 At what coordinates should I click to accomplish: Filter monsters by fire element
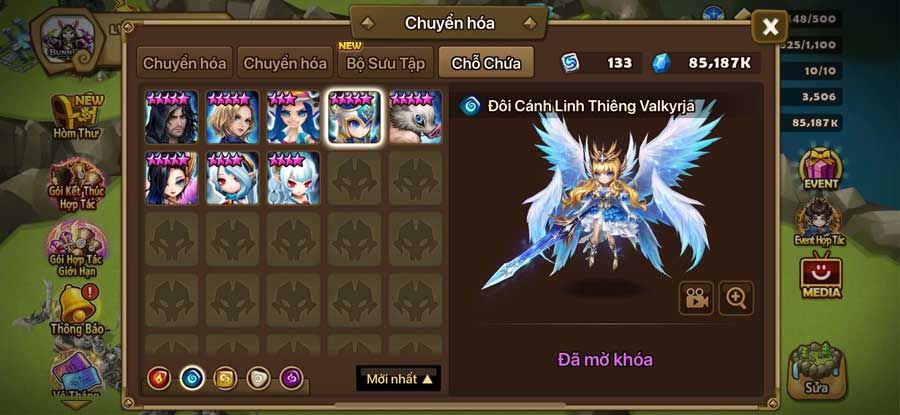(x=159, y=378)
